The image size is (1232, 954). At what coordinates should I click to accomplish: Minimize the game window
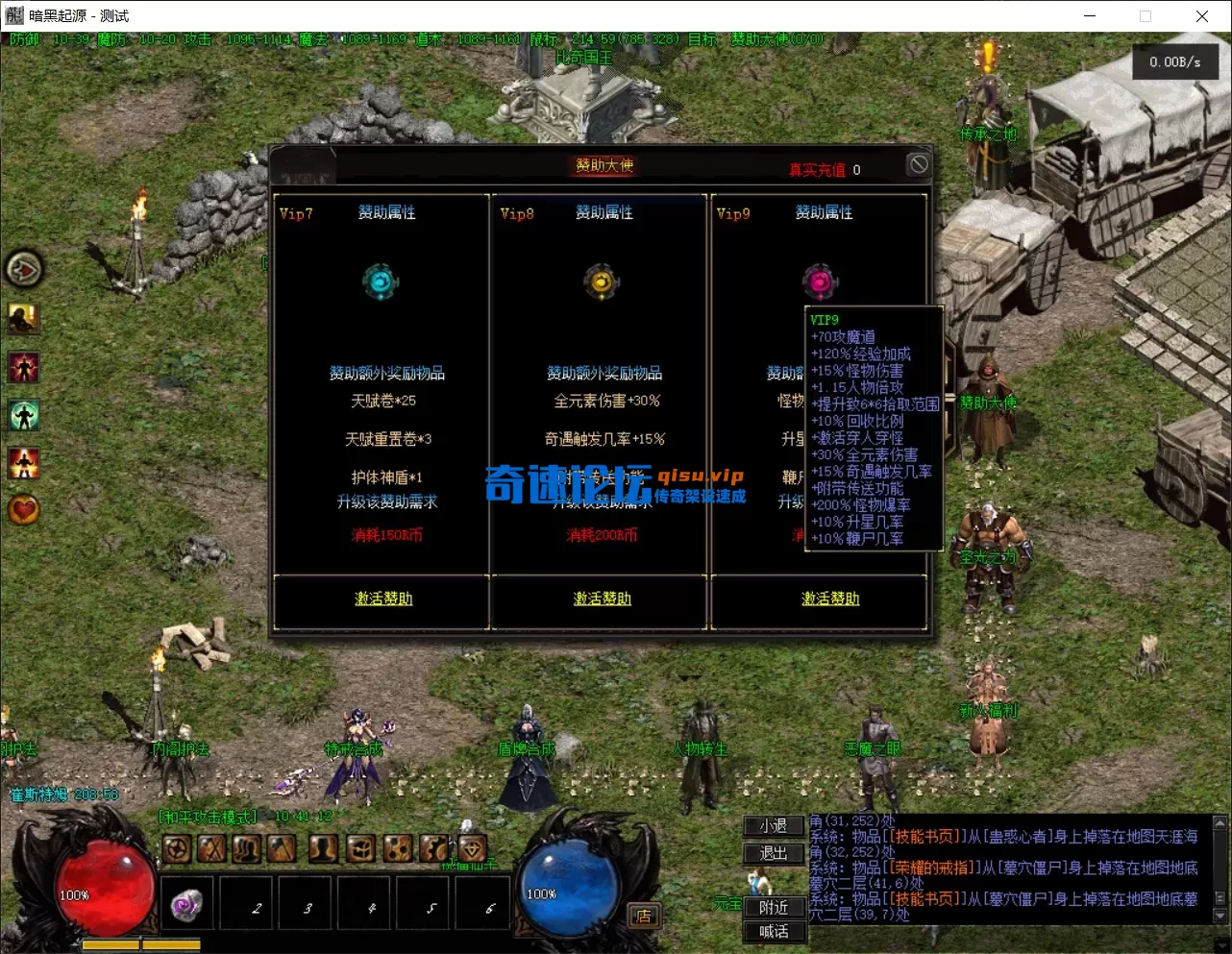pos(1090,16)
